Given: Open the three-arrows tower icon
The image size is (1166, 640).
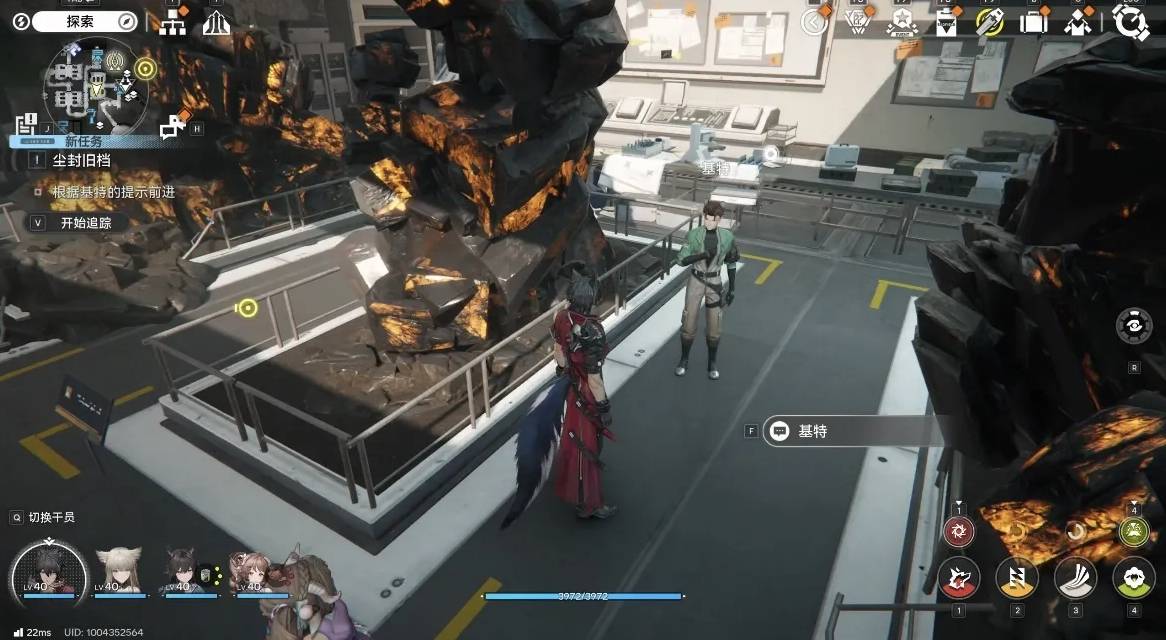Looking at the screenshot, I should [216, 23].
